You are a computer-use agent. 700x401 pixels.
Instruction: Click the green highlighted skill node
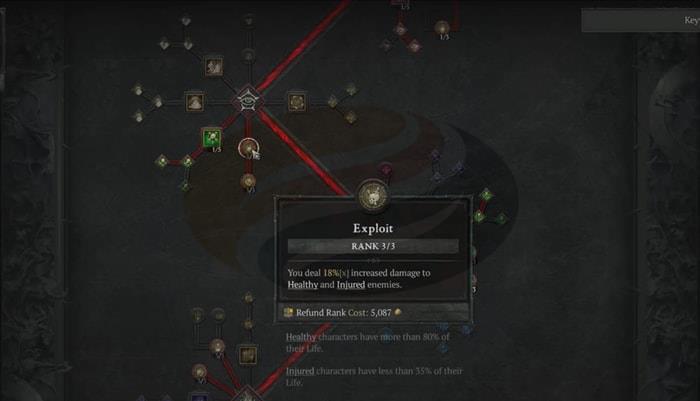coord(212,137)
